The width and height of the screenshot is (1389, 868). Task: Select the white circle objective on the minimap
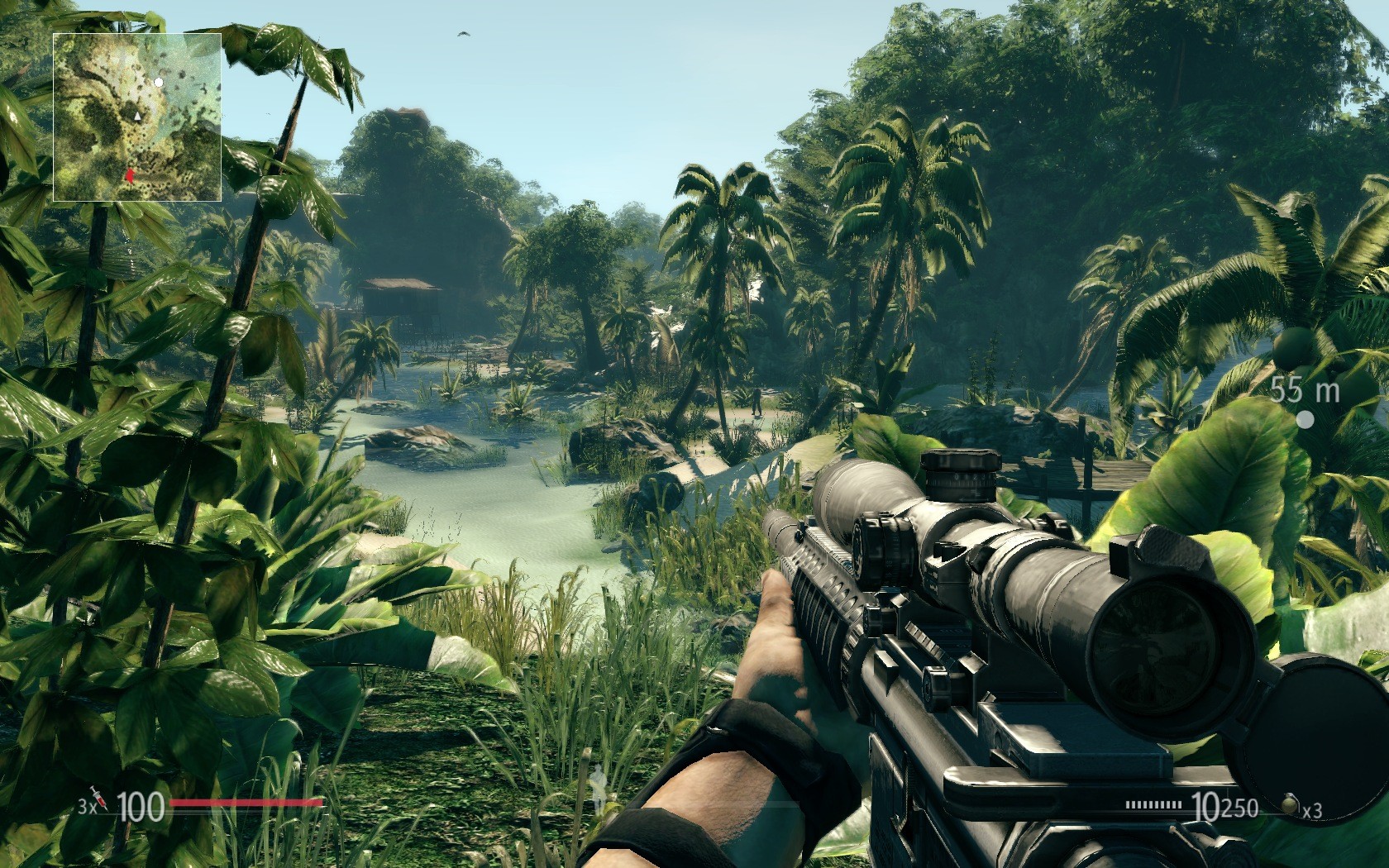pos(159,83)
